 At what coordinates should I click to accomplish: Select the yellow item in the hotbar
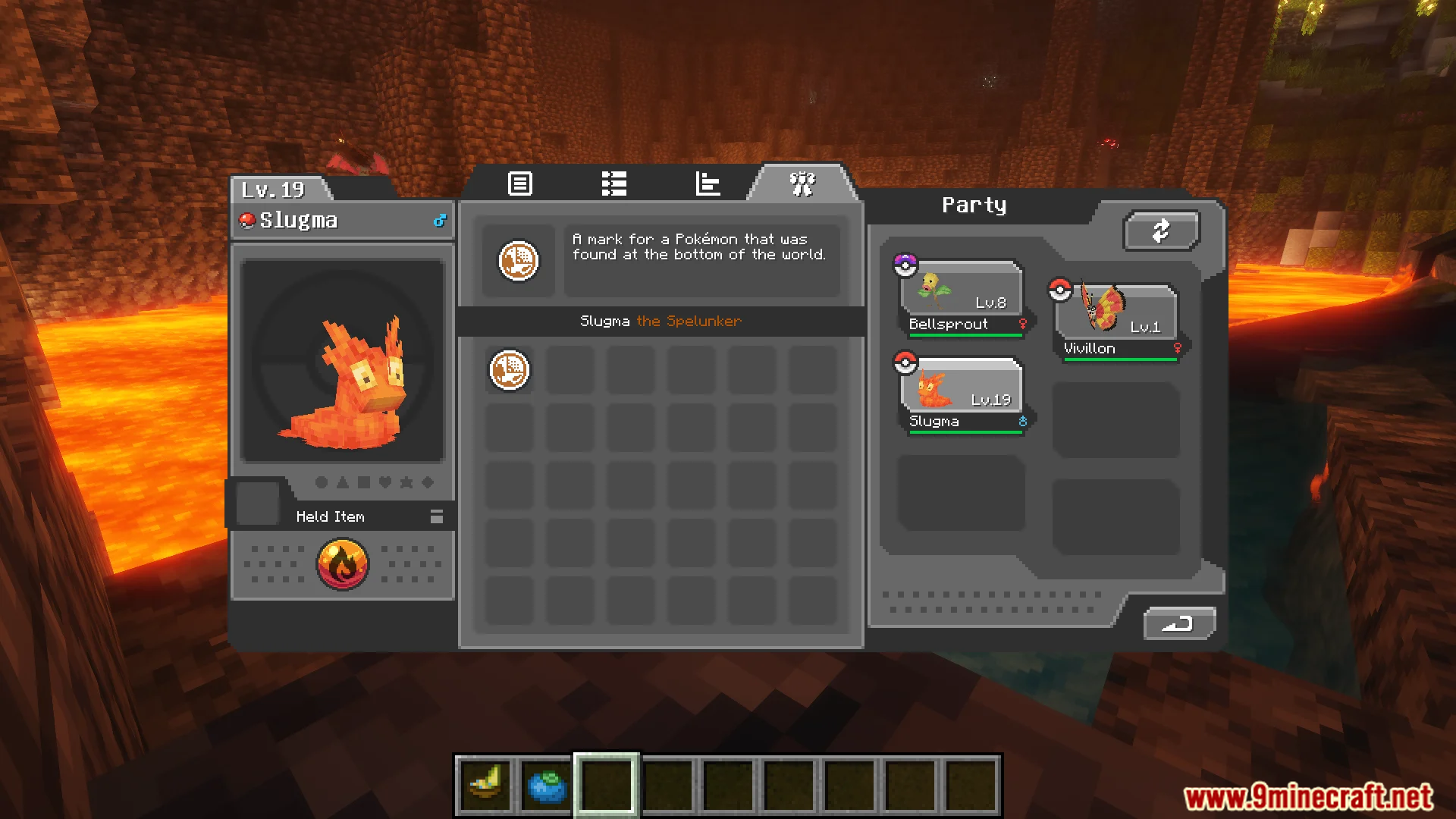tap(486, 785)
